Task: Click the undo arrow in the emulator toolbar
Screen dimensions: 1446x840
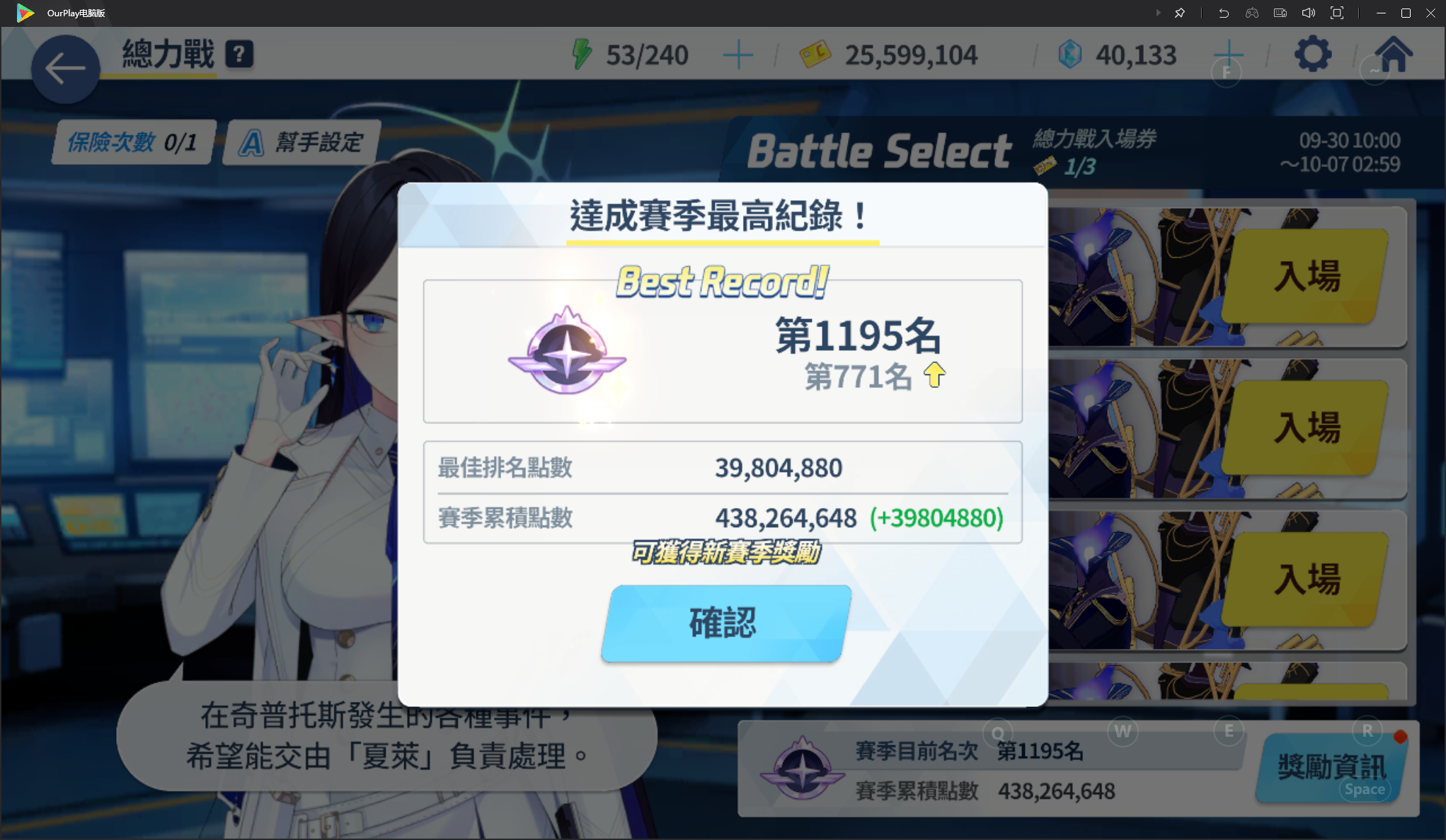Action: pyautogui.click(x=1223, y=13)
